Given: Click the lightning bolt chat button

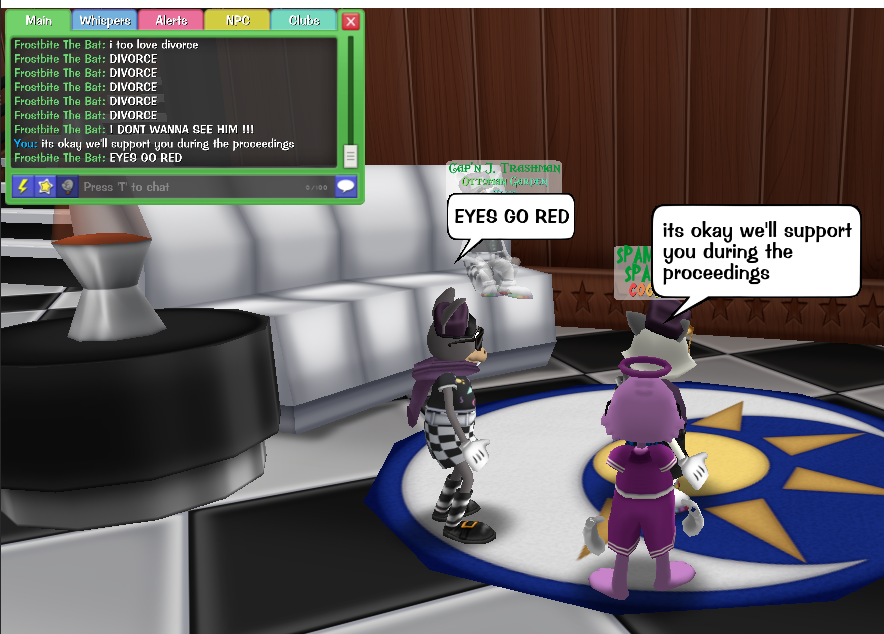Looking at the screenshot, I should tap(22, 186).
